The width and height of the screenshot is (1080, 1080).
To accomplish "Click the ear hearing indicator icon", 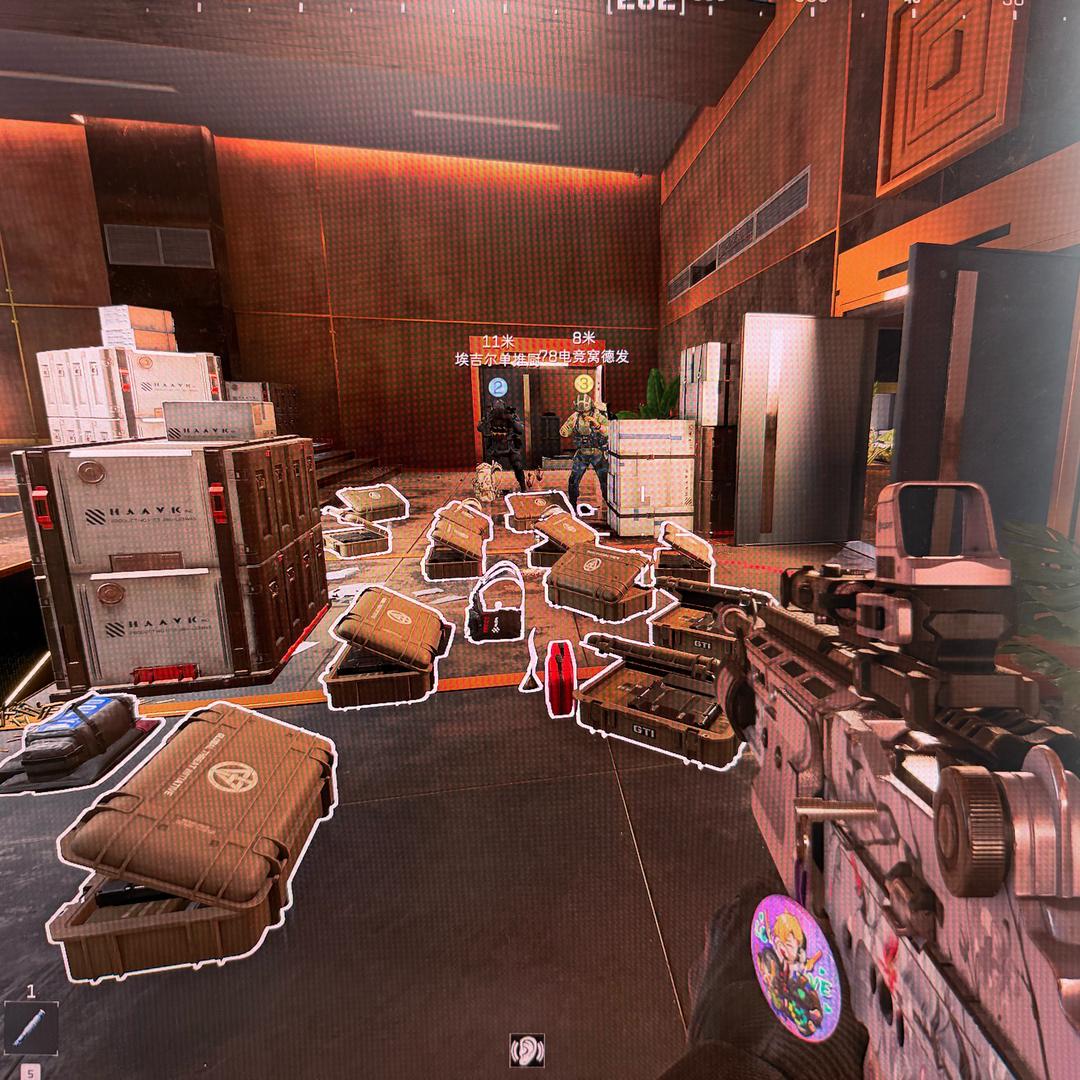I will click(x=526, y=1049).
